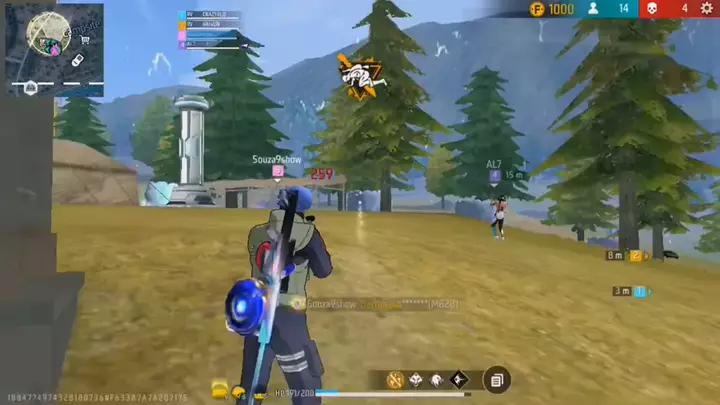
Task: Tap the orange crossed-out skill icon
Action: pyautogui.click(x=394, y=380)
